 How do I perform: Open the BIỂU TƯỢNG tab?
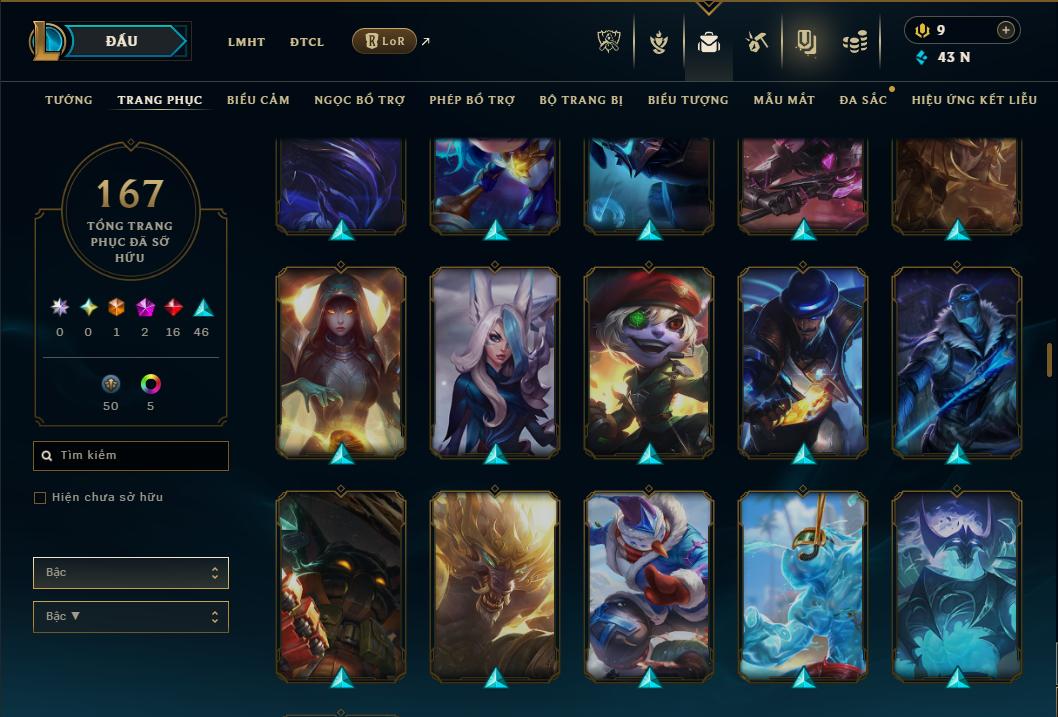[x=688, y=100]
